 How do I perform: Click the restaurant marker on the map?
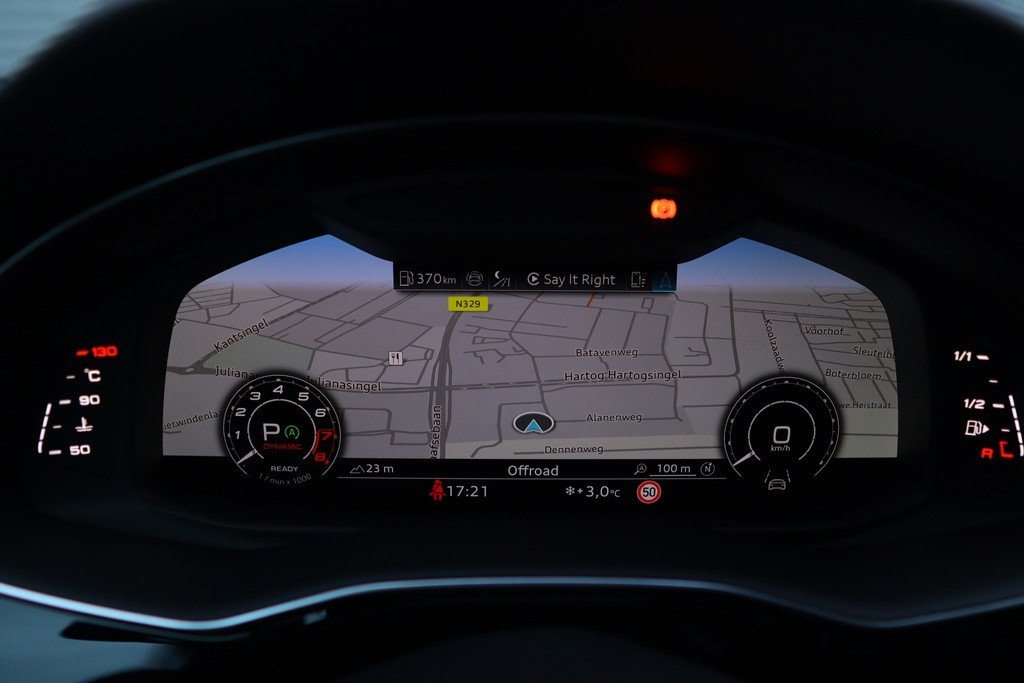click(x=395, y=358)
